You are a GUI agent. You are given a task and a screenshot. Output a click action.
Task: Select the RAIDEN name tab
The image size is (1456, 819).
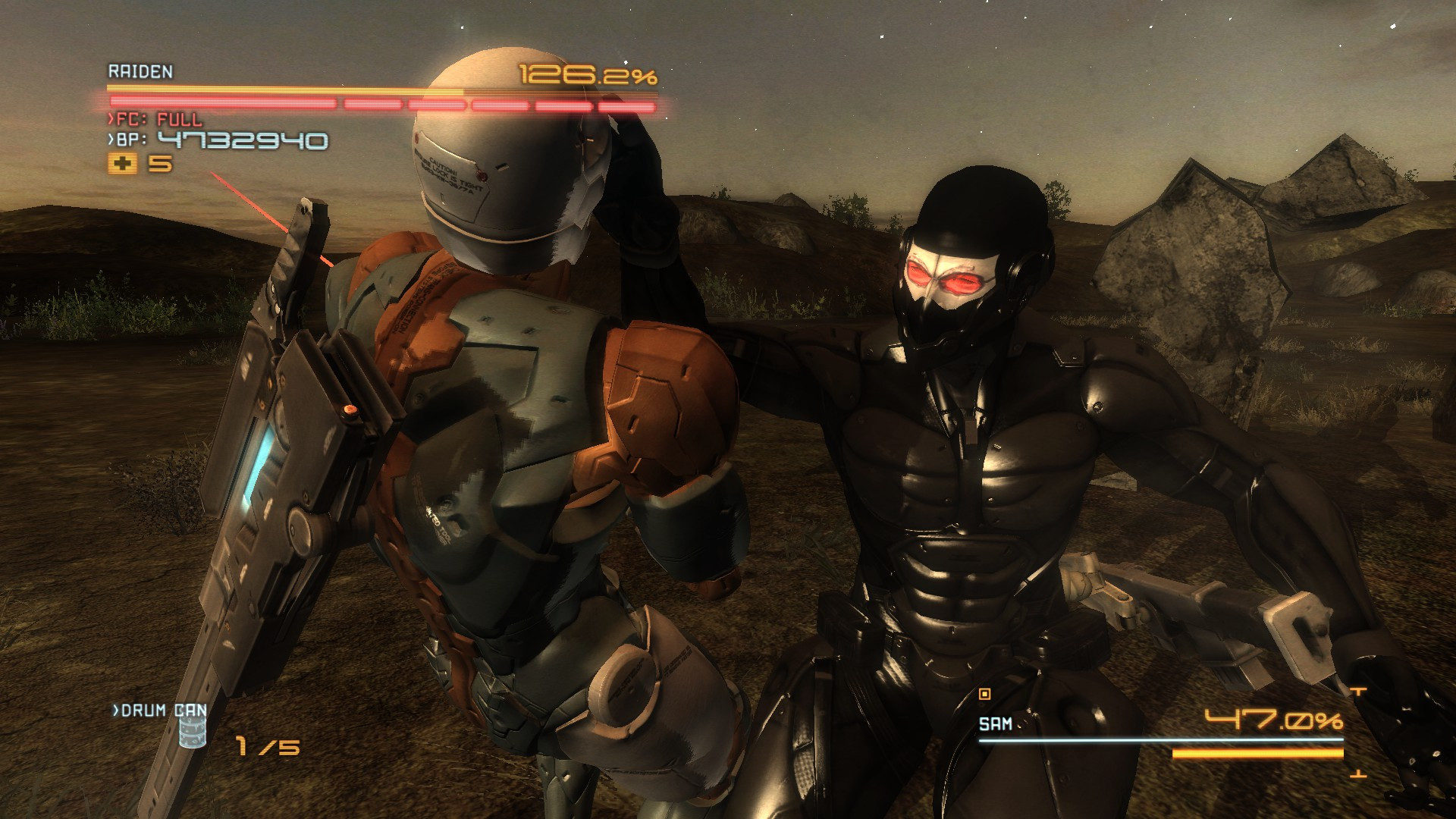pyautogui.click(x=138, y=74)
